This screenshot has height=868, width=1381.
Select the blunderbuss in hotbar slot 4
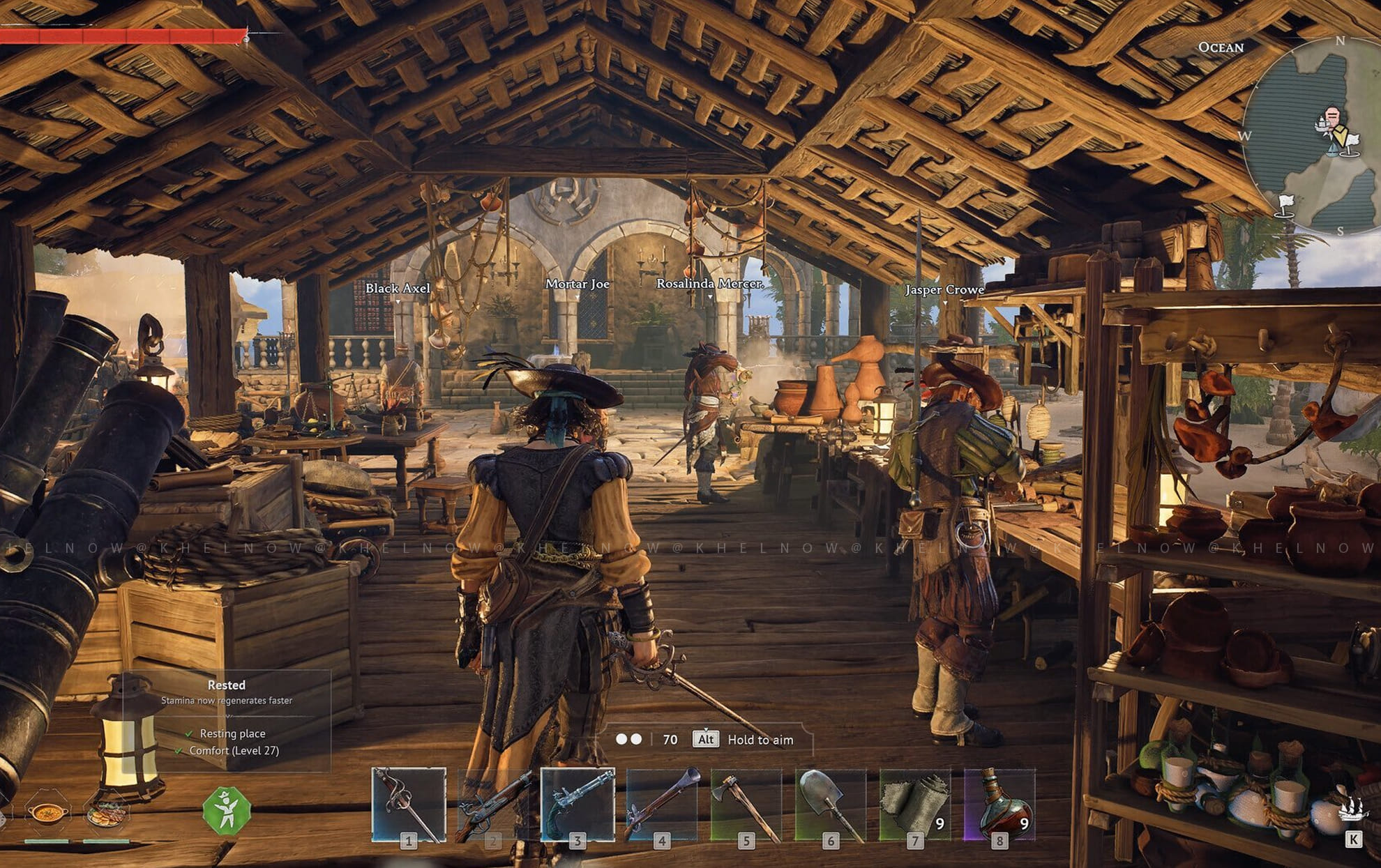(x=662, y=805)
